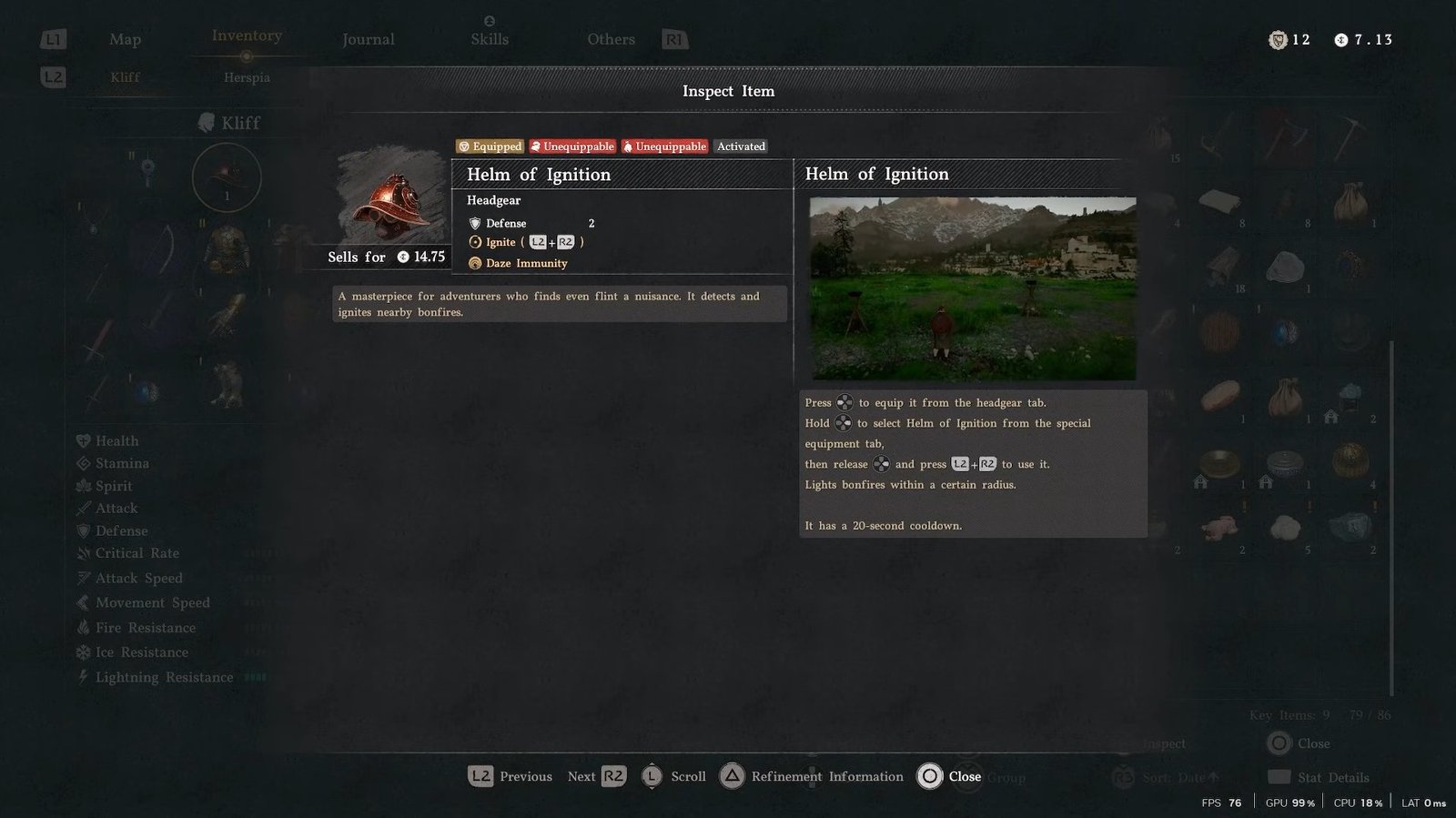This screenshot has height=818, width=1456.
Task: Open Refinement Information
Action: pos(812,776)
